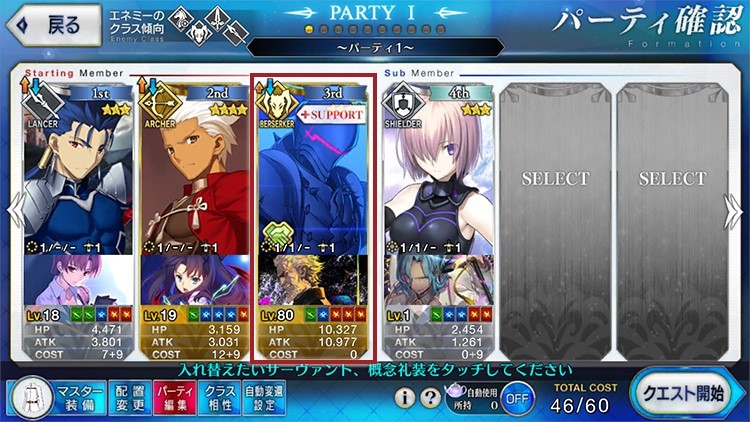The width and height of the screenshot is (750, 422).
Task: Open the info (i) icon
Action: click(405, 398)
